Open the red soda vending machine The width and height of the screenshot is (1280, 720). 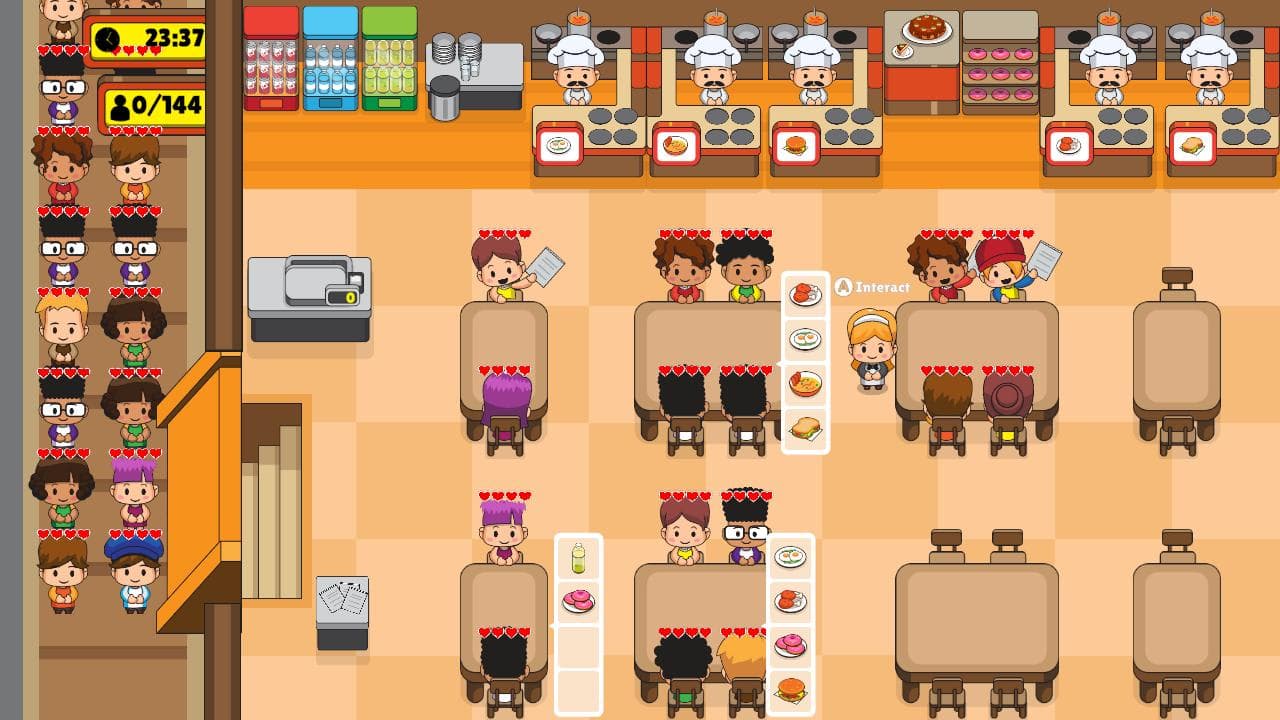click(270, 60)
